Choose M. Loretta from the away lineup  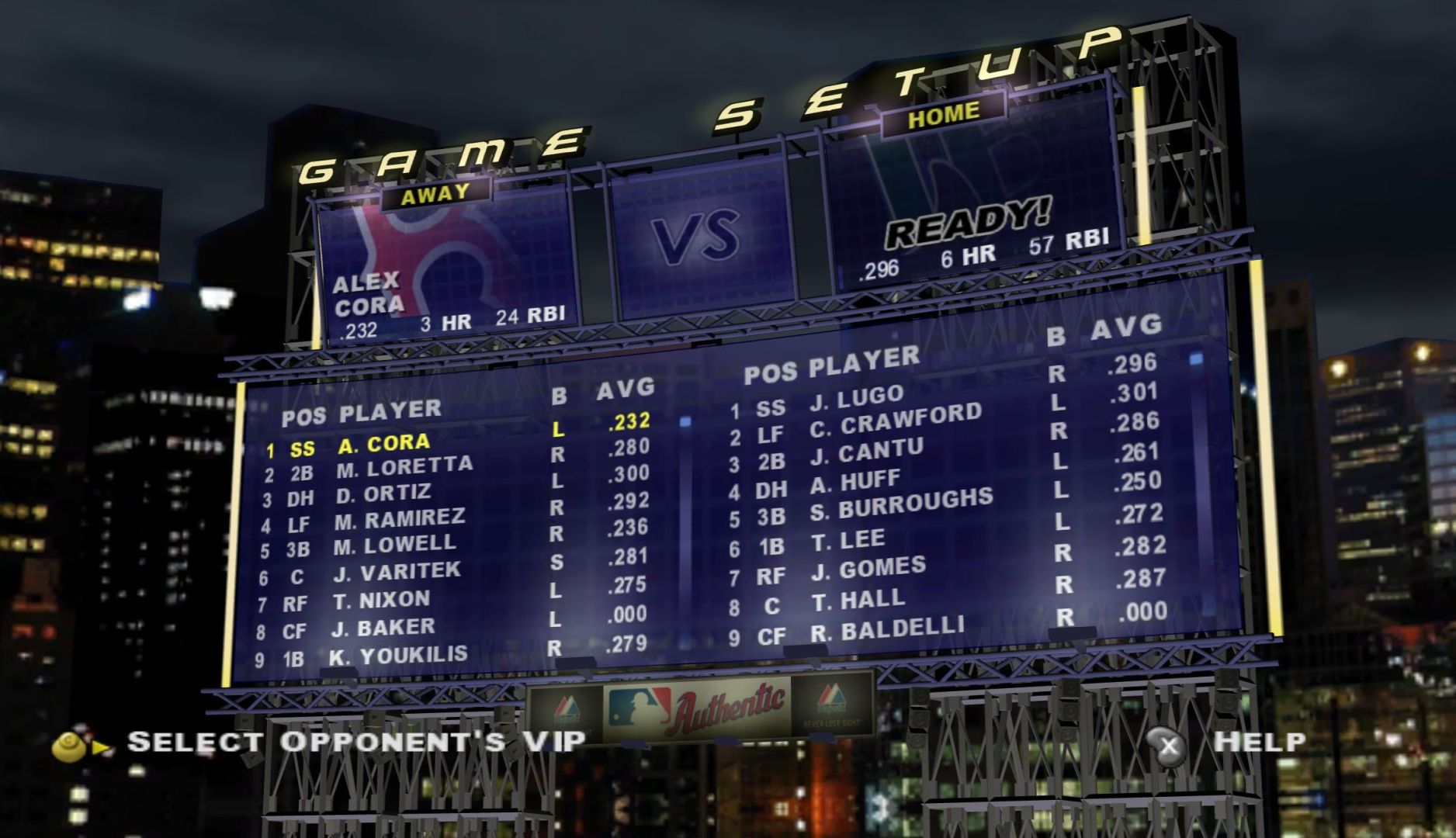click(x=404, y=468)
